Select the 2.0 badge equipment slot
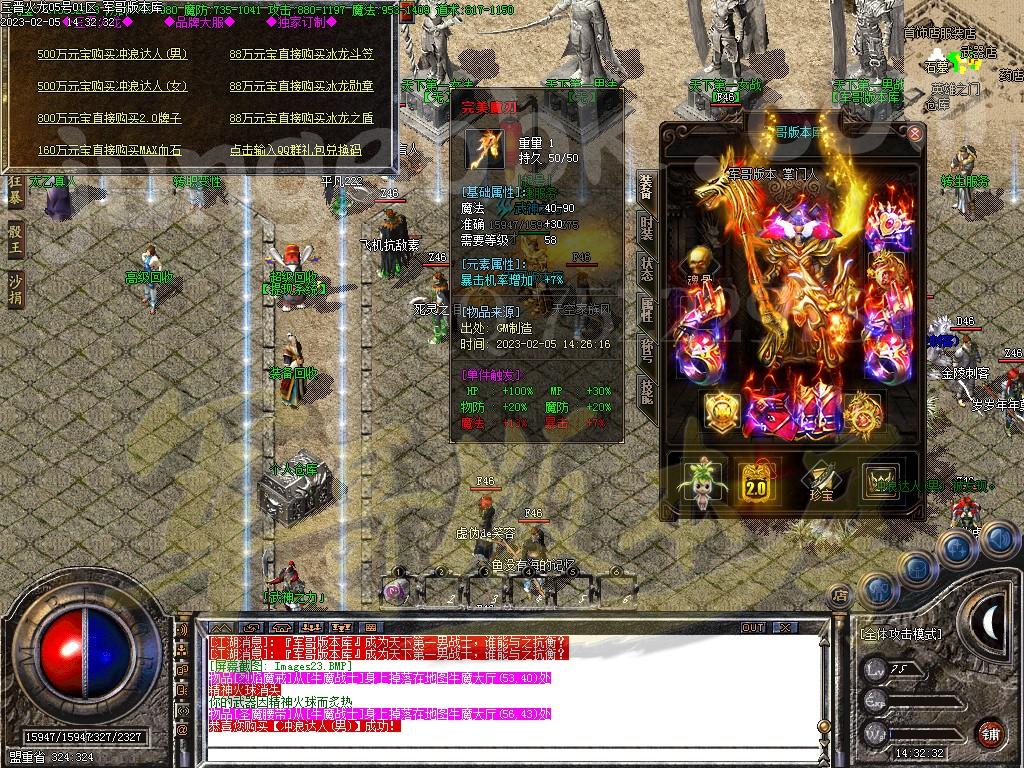 (x=757, y=482)
